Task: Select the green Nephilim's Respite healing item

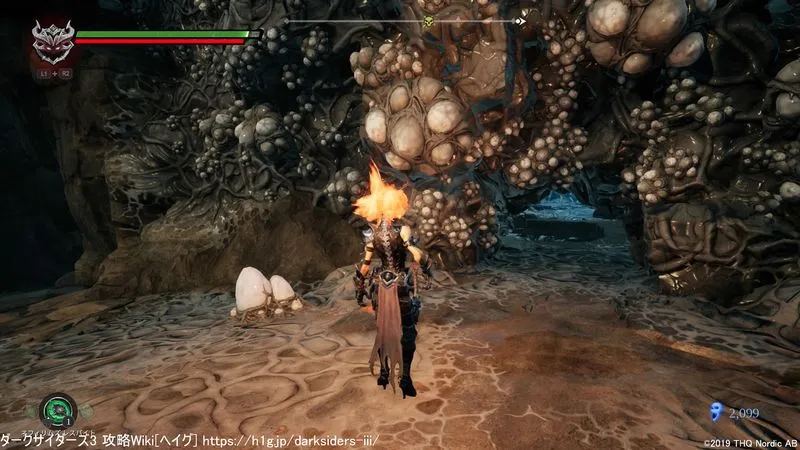Action: click(58, 411)
